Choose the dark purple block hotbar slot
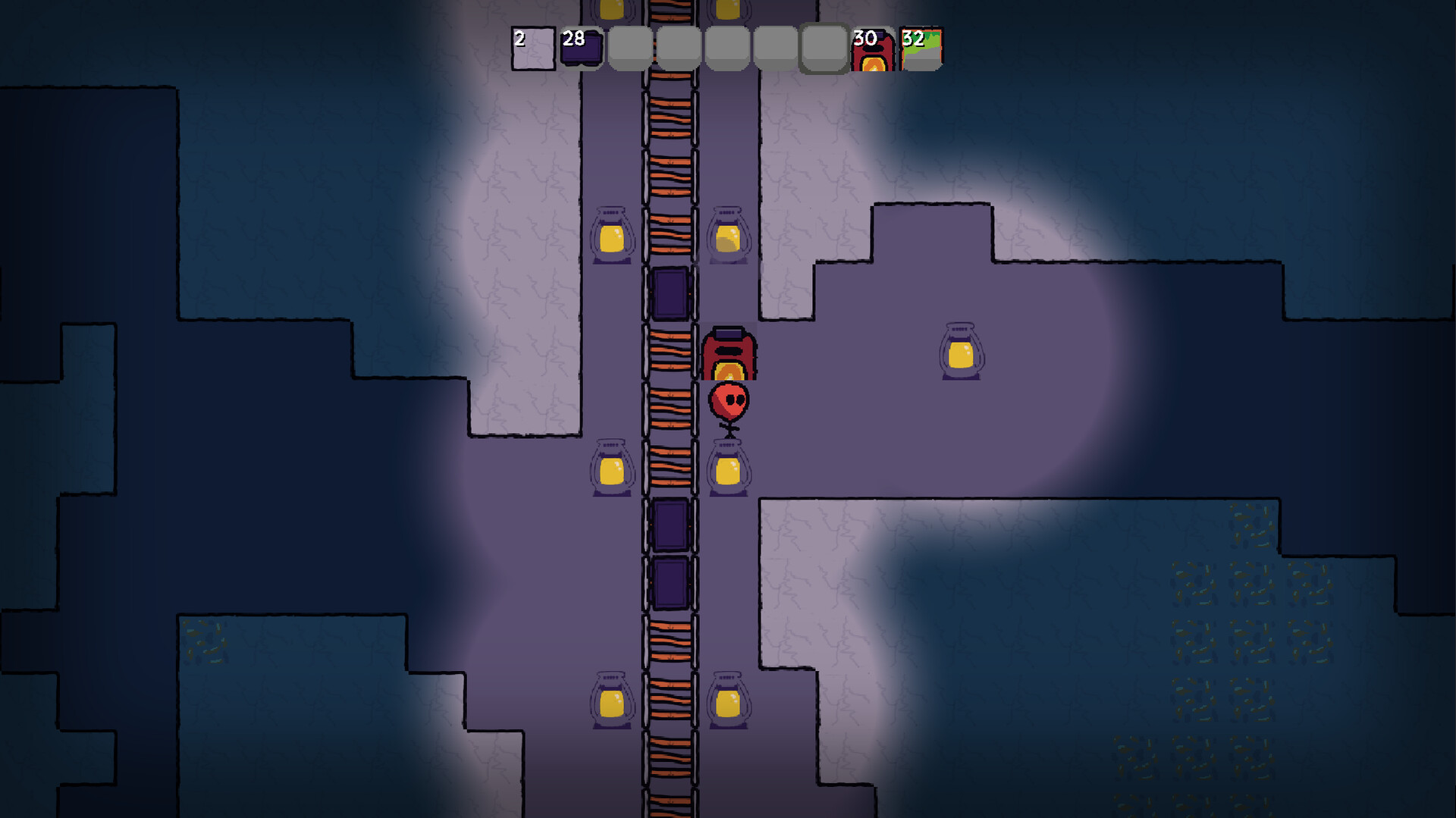This screenshot has height=818, width=1456. (582, 49)
